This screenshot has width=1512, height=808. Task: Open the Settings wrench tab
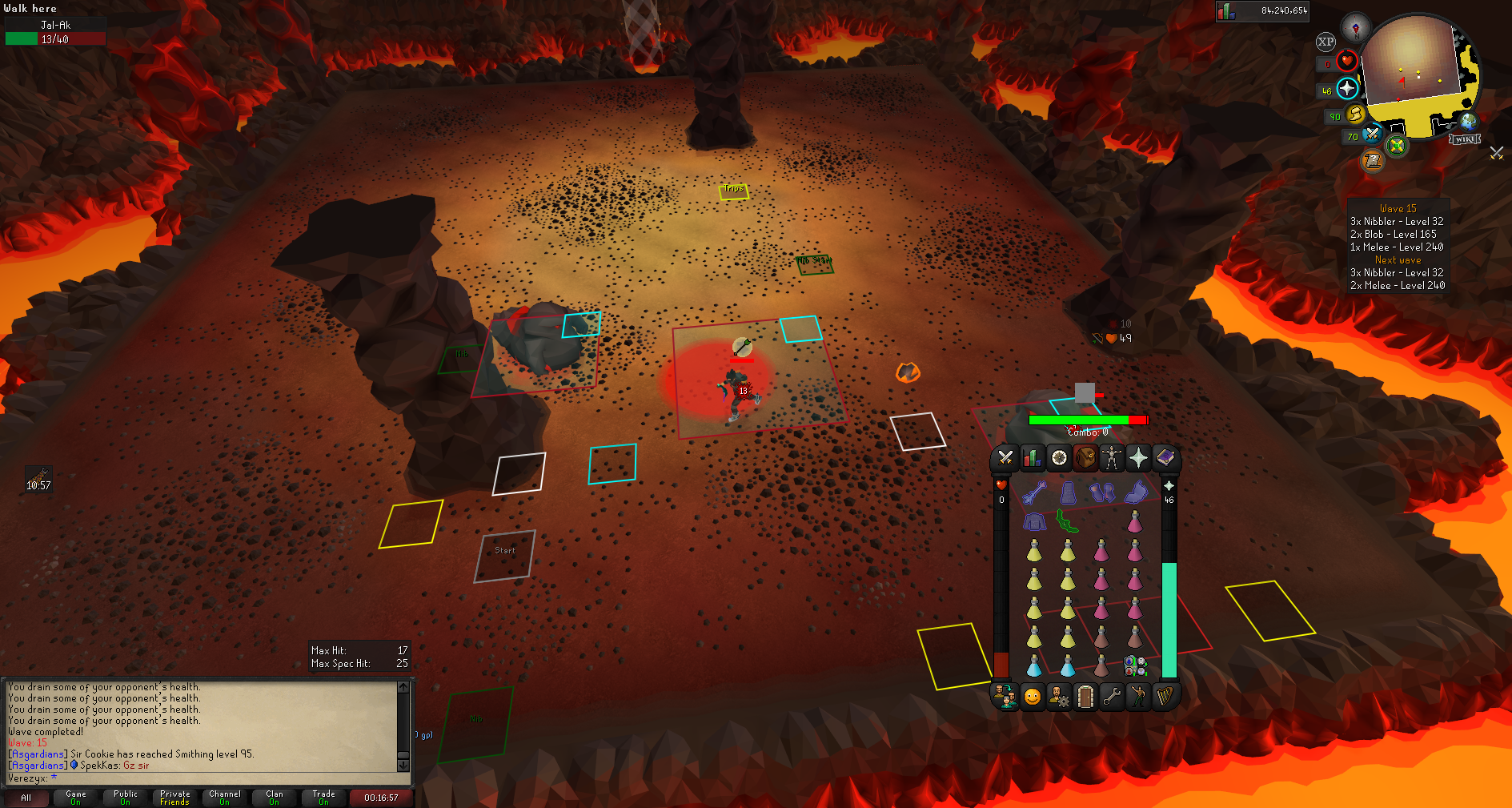(x=1112, y=697)
